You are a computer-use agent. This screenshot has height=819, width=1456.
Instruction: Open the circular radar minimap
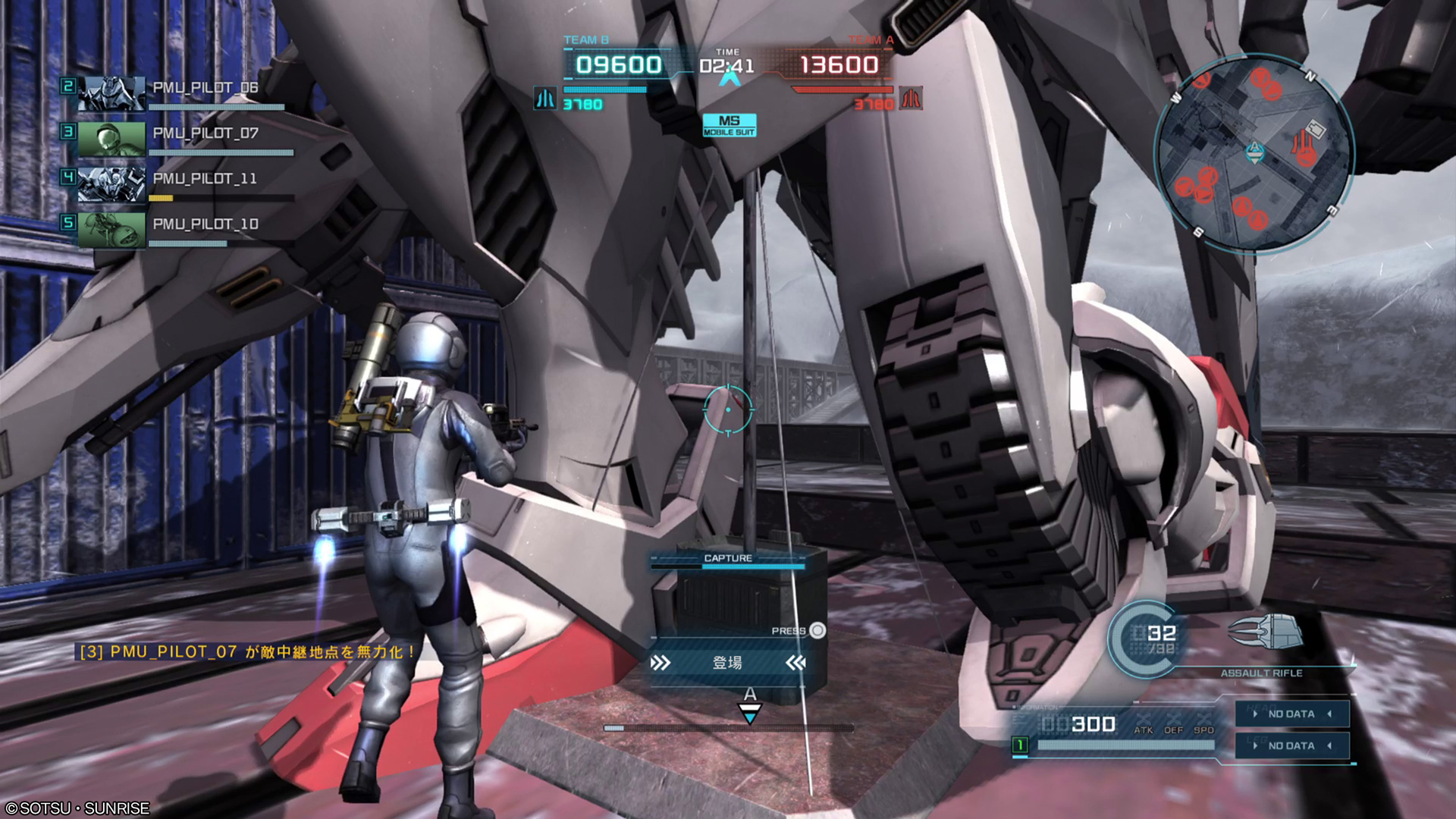(x=1254, y=152)
